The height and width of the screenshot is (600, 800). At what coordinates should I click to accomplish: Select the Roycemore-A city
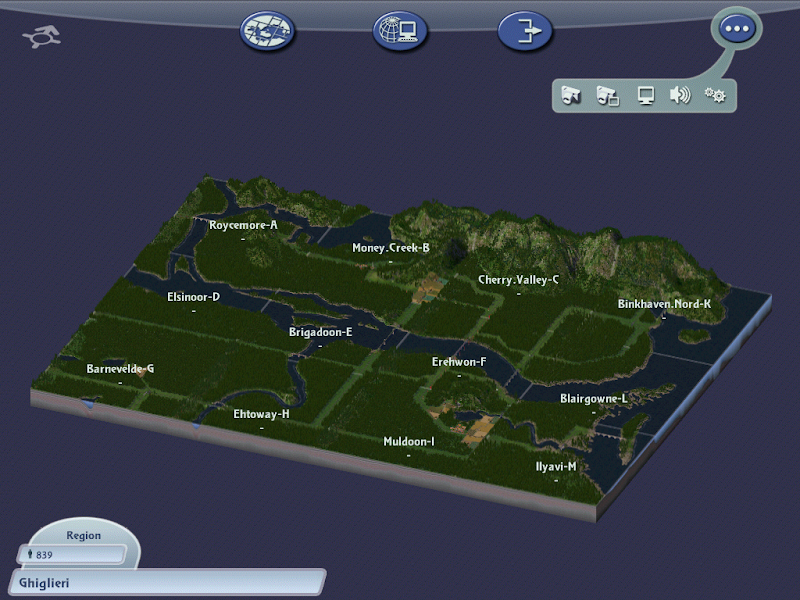243,226
